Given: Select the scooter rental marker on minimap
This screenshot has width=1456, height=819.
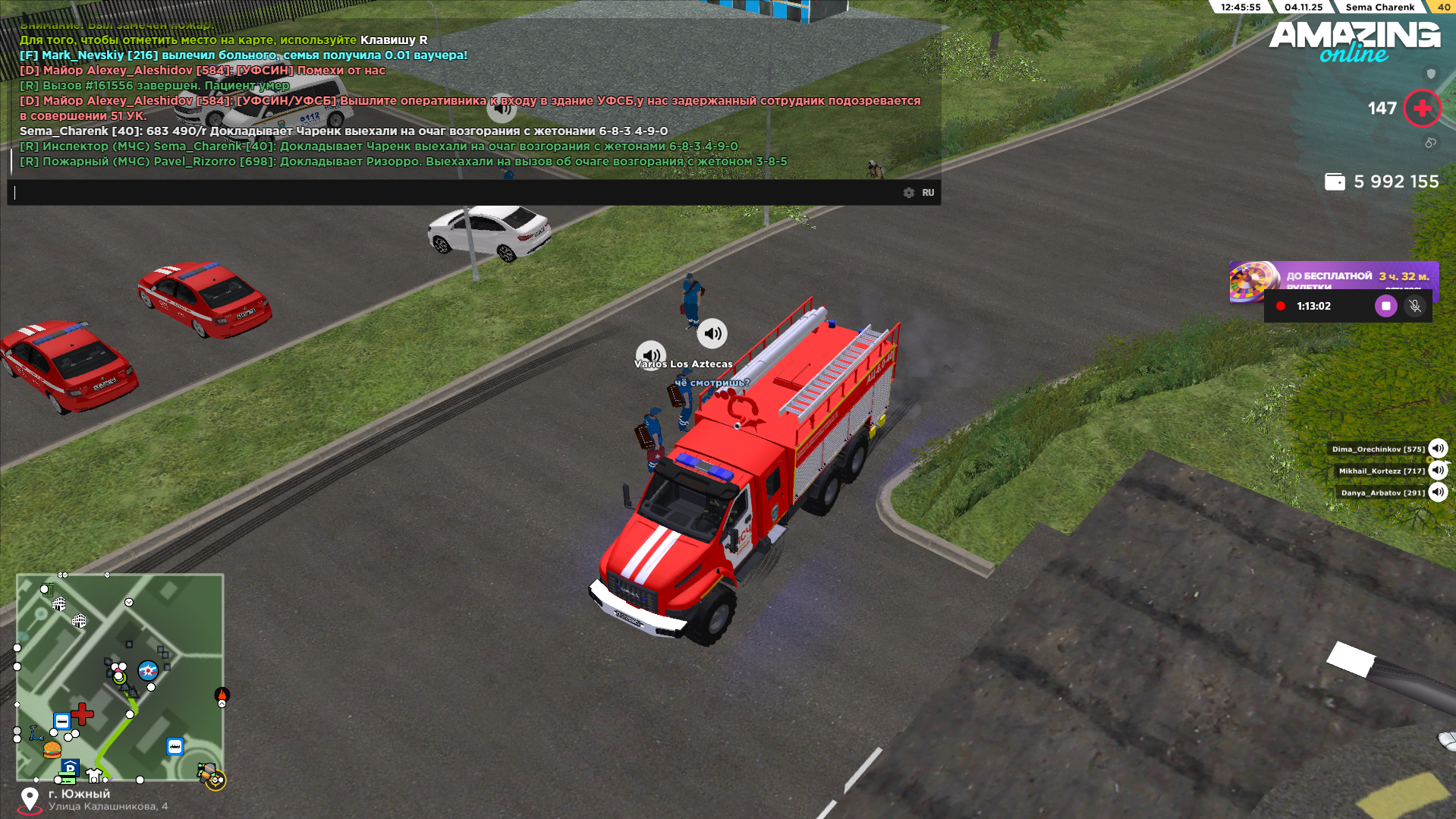Looking at the screenshot, I should (x=36, y=733).
